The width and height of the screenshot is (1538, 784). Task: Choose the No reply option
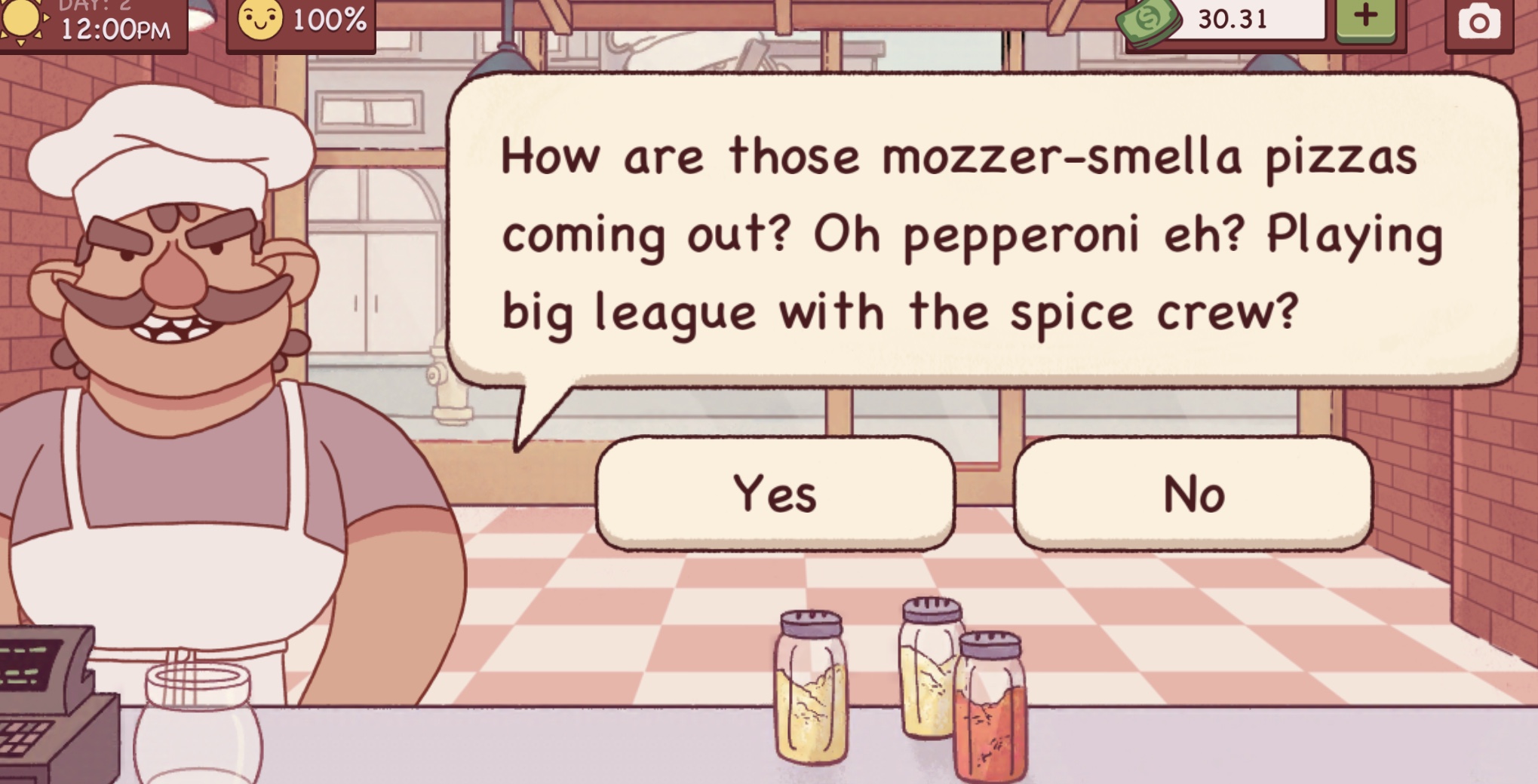click(x=1193, y=494)
